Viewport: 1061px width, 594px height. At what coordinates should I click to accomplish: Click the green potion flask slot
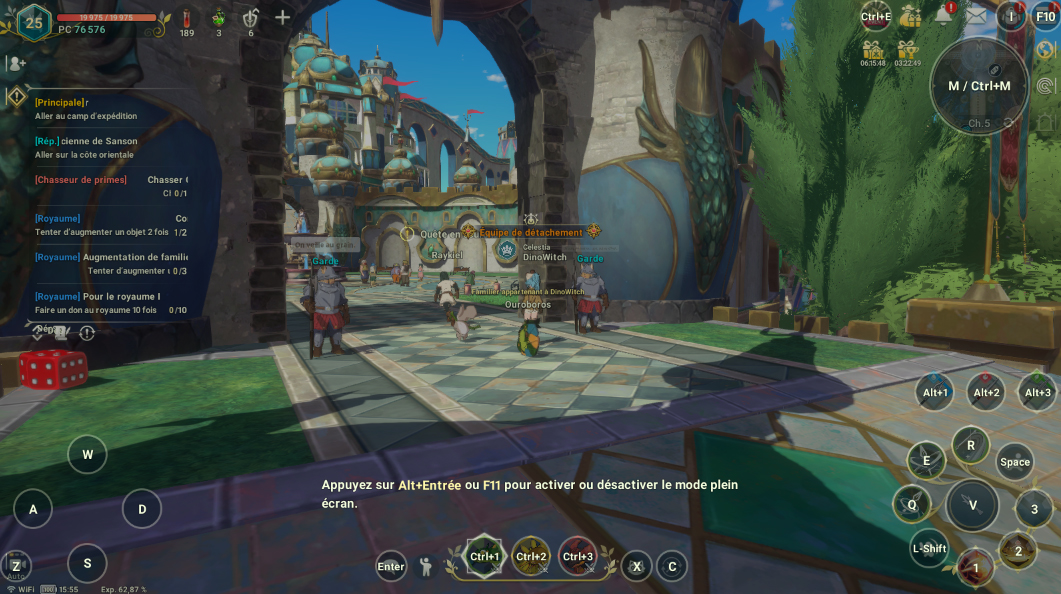coord(219,18)
